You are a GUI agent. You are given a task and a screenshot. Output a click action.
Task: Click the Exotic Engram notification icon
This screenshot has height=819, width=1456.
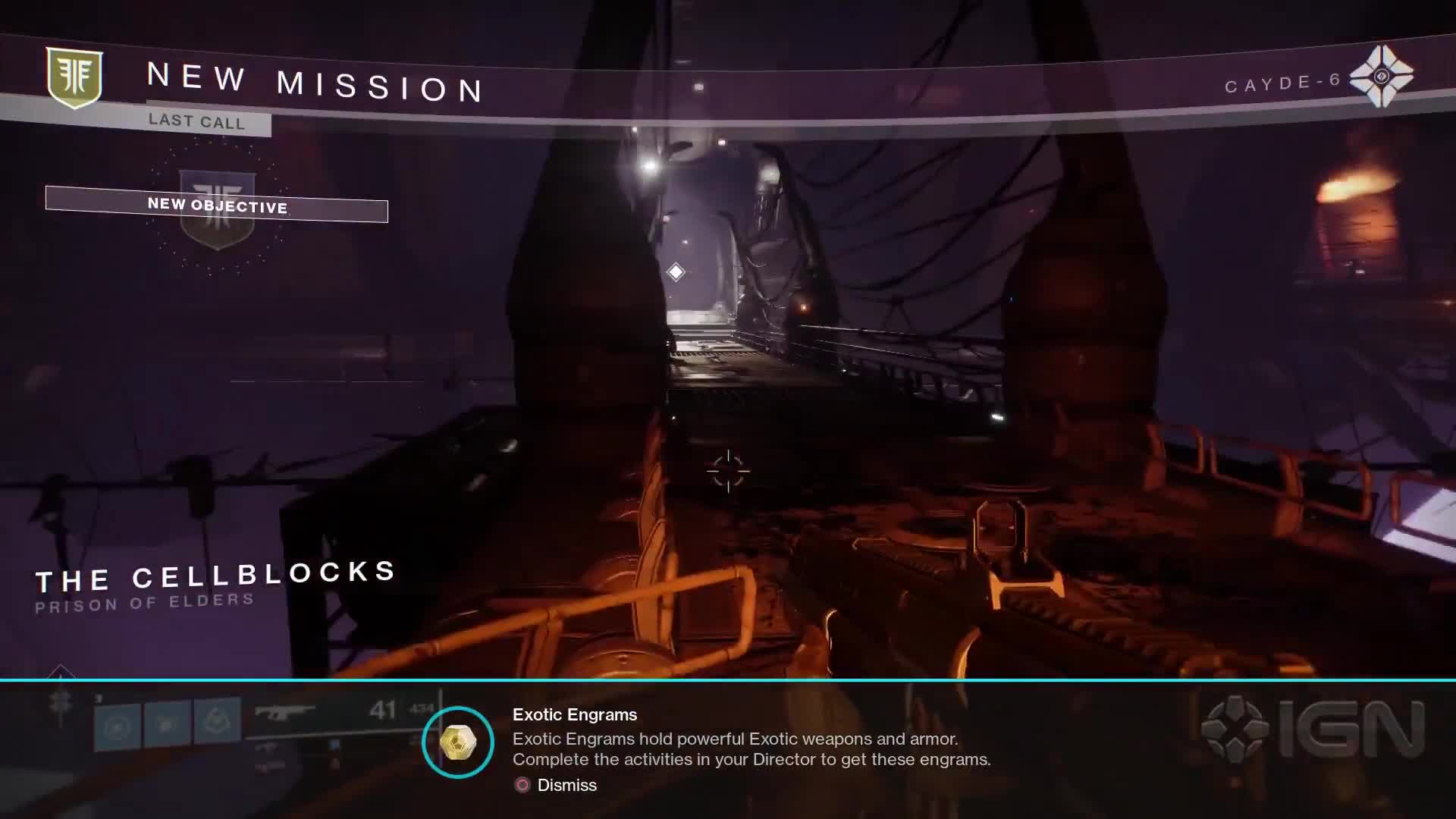tap(458, 742)
